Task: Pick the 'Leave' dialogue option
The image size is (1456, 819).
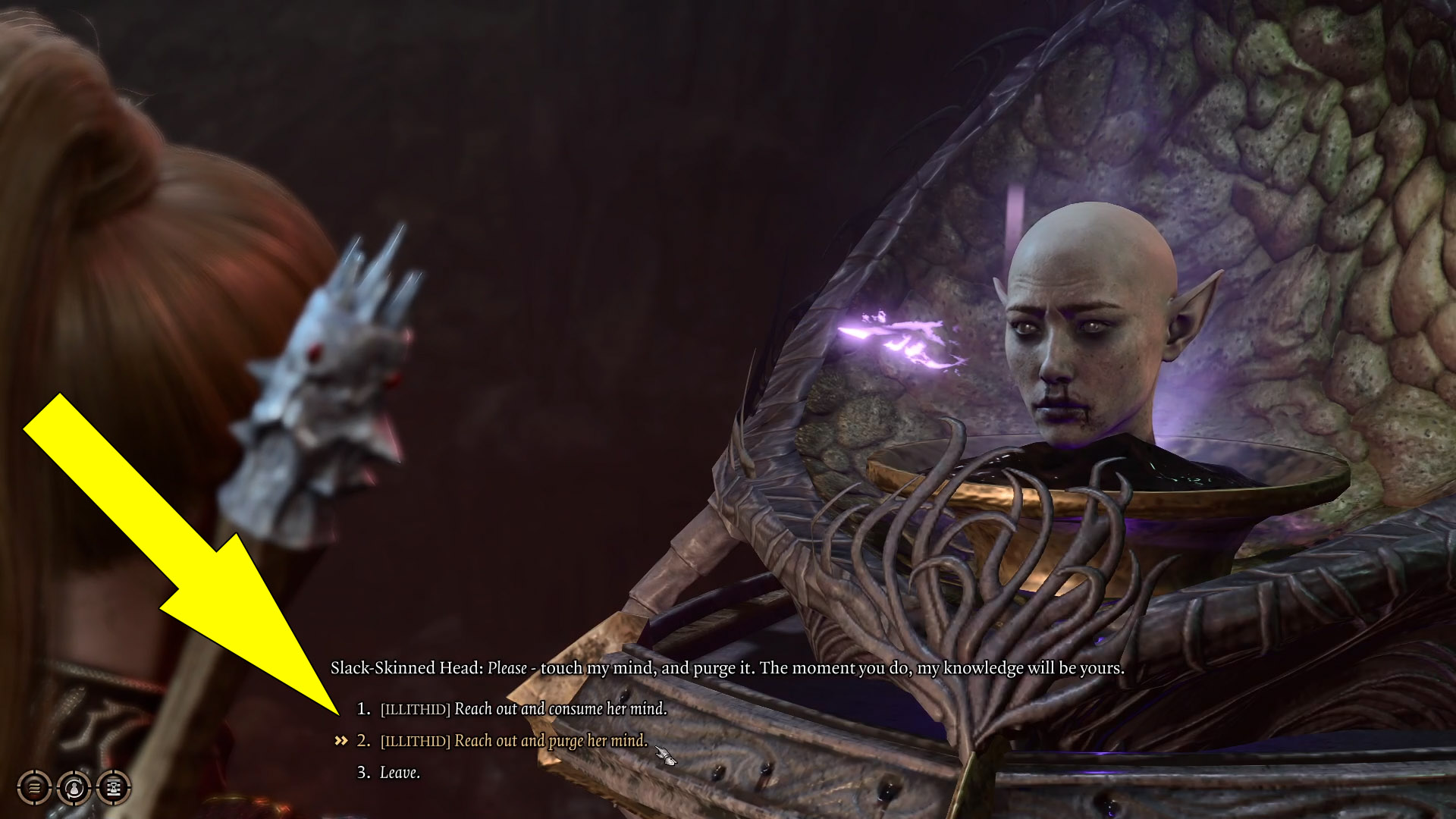Action: [x=399, y=773]
